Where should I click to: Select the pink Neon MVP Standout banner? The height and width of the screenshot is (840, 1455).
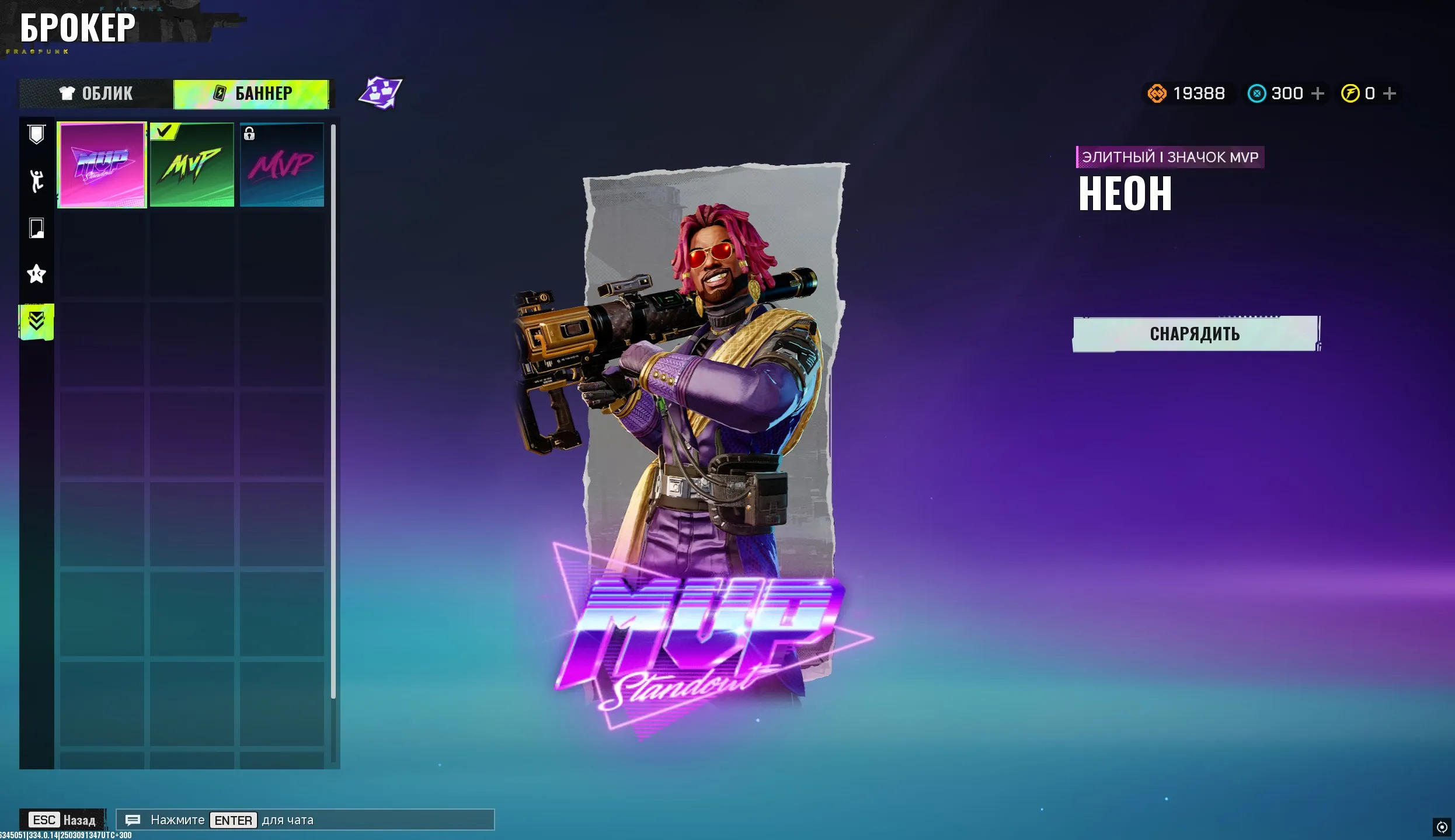pyautogui.click(x=102, y=165)
